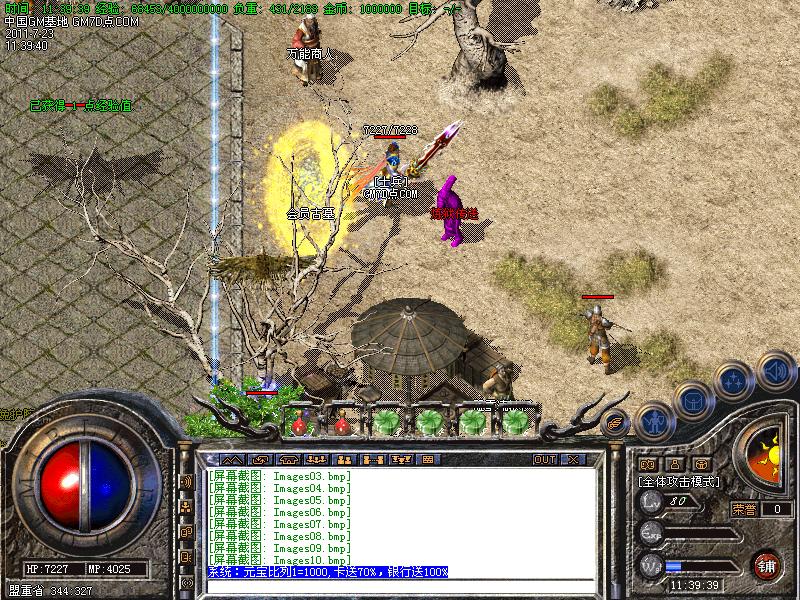800x600 pixels.
Task: Close the game with the X button
Action: point(573,459)
